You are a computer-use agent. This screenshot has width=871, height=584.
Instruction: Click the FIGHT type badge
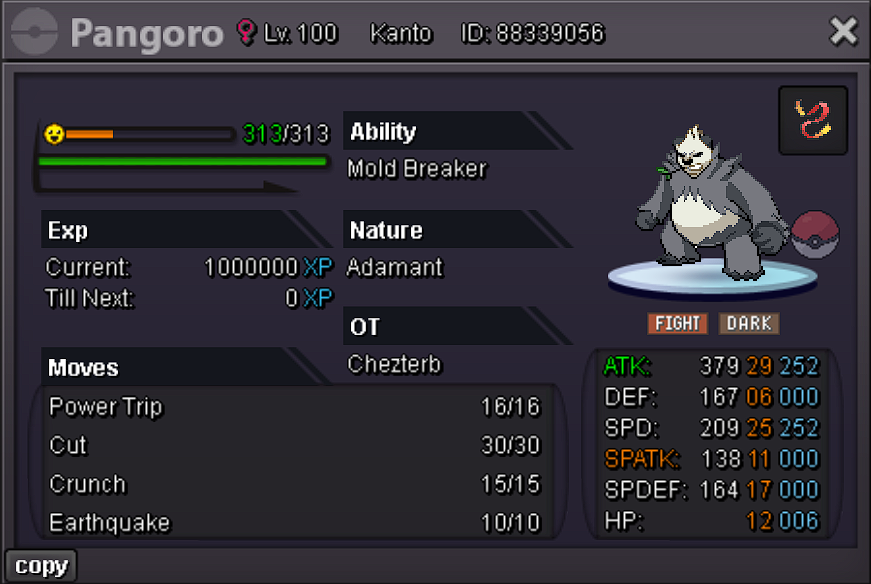coord(677,323)
